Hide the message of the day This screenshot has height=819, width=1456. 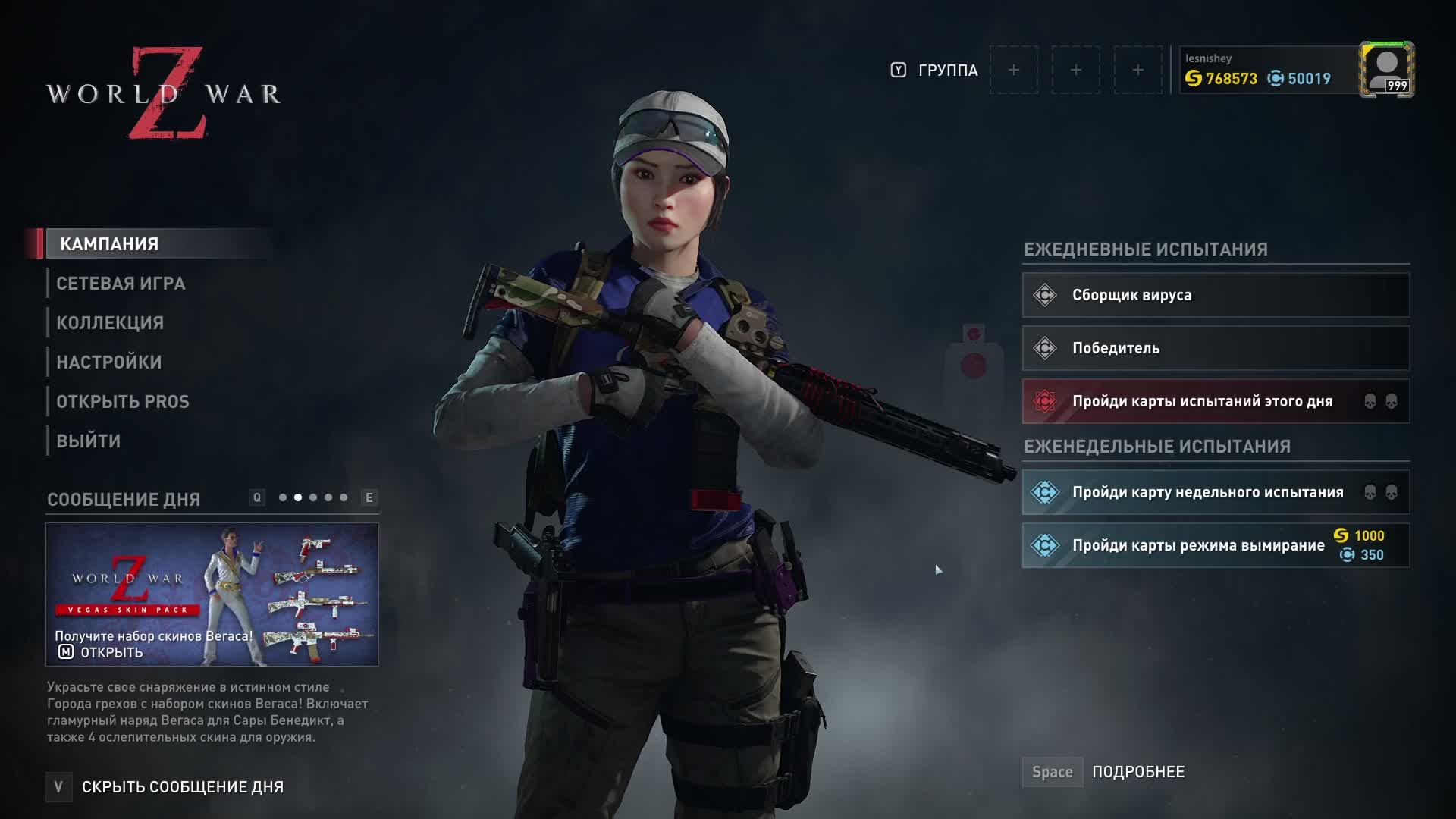point(182,787)
